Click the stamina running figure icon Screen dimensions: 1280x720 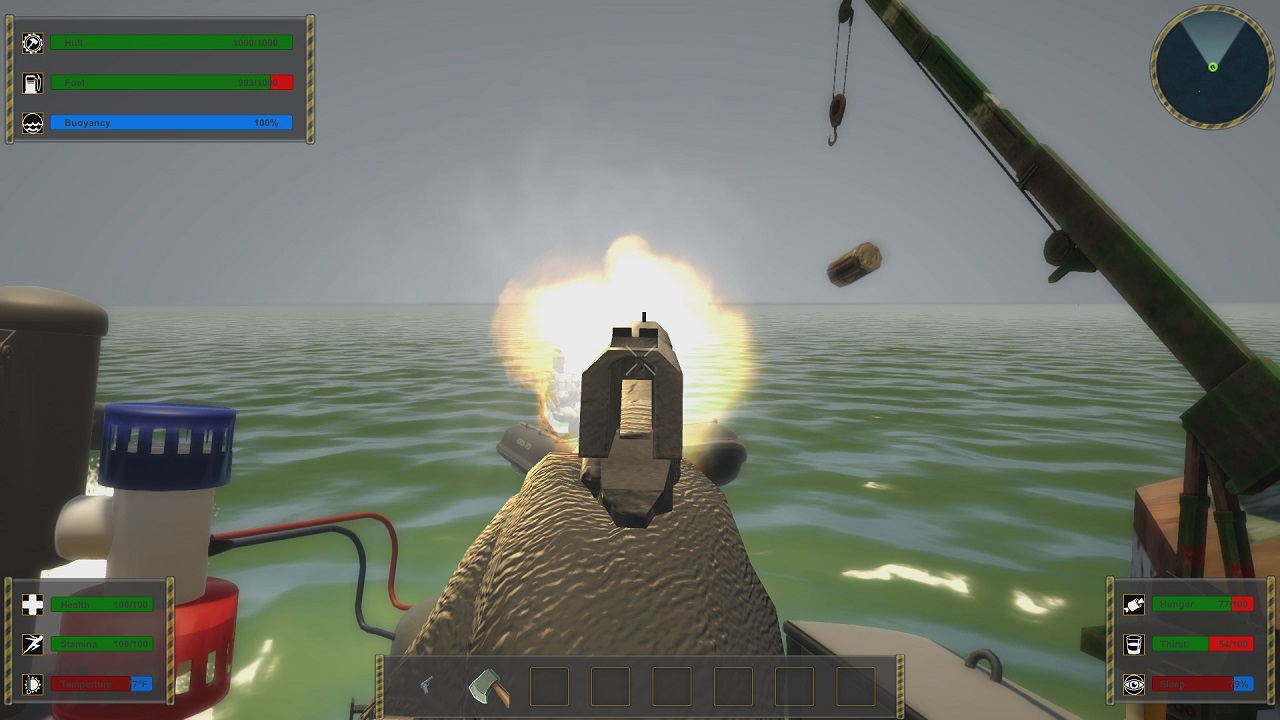click(33, 644)
